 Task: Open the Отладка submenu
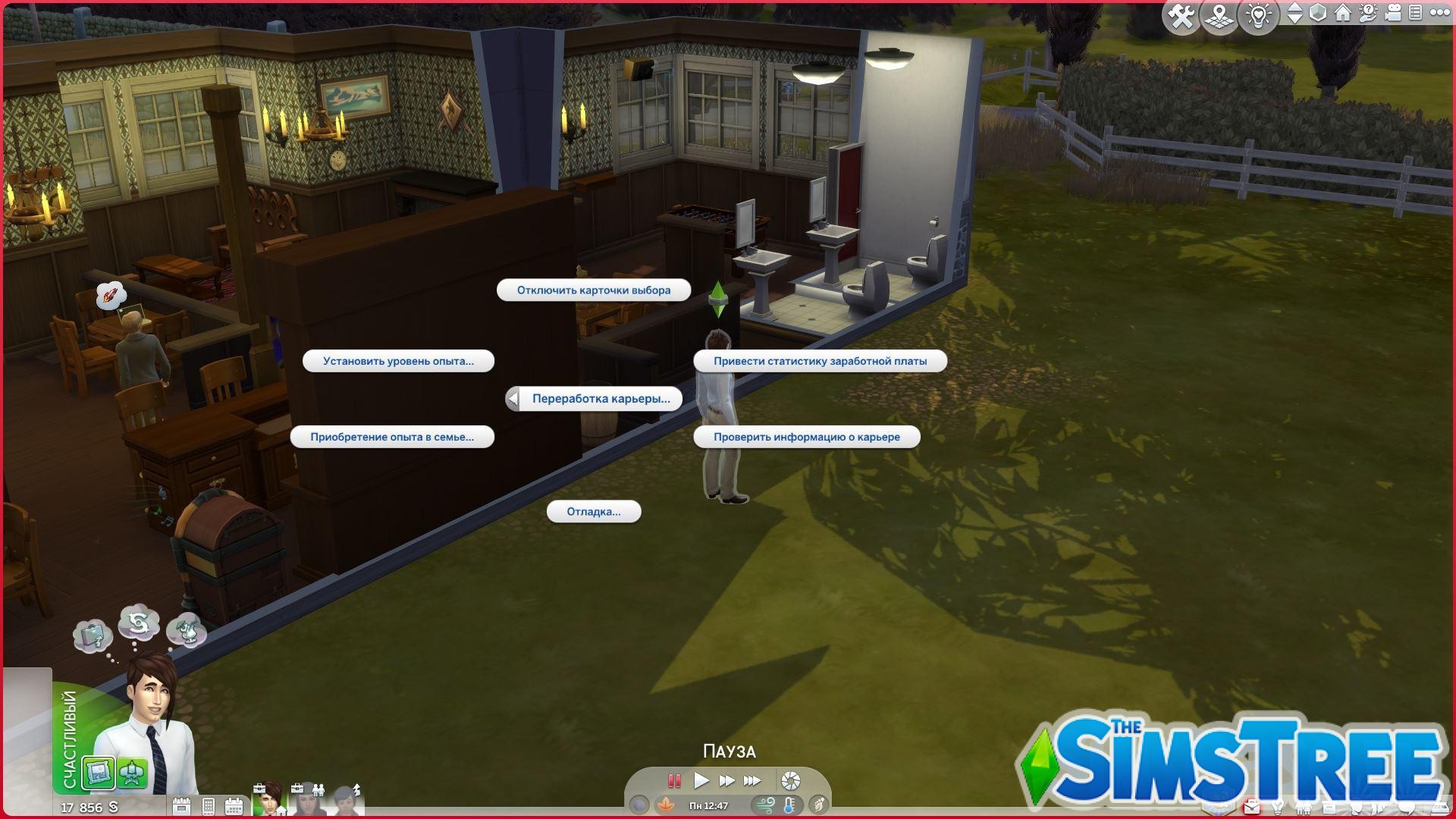pos(594,512)
